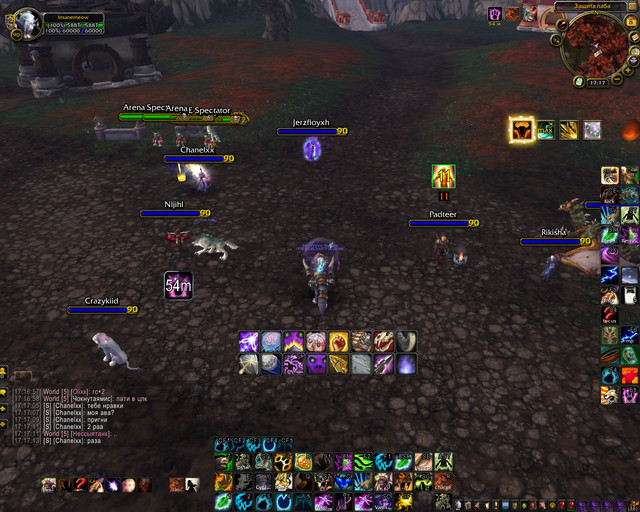Screen dimensions: 640x512
Task: Open the chat frame tab
Action: (x=23, y=375)
